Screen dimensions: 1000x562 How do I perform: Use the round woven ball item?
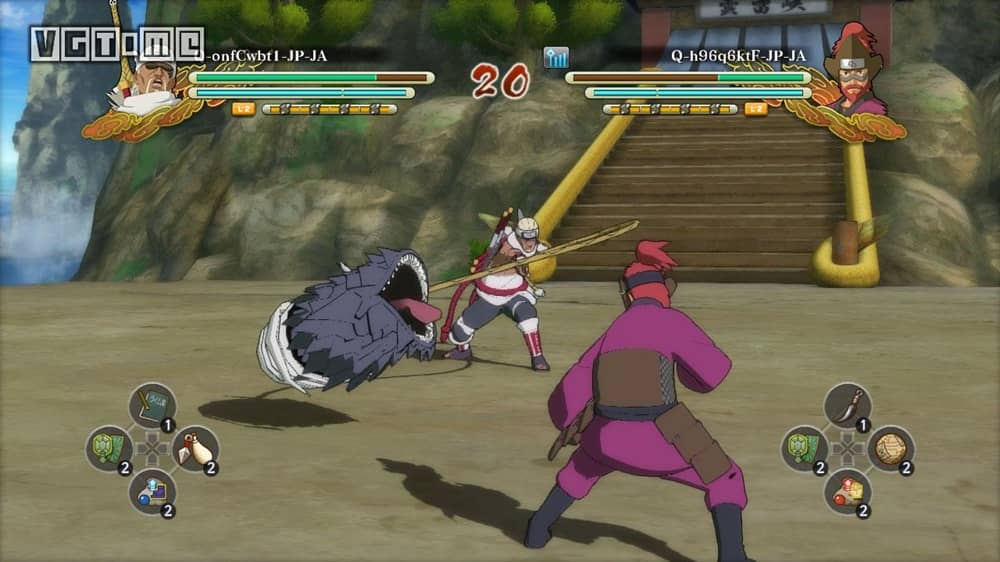(x=890, y=449)
